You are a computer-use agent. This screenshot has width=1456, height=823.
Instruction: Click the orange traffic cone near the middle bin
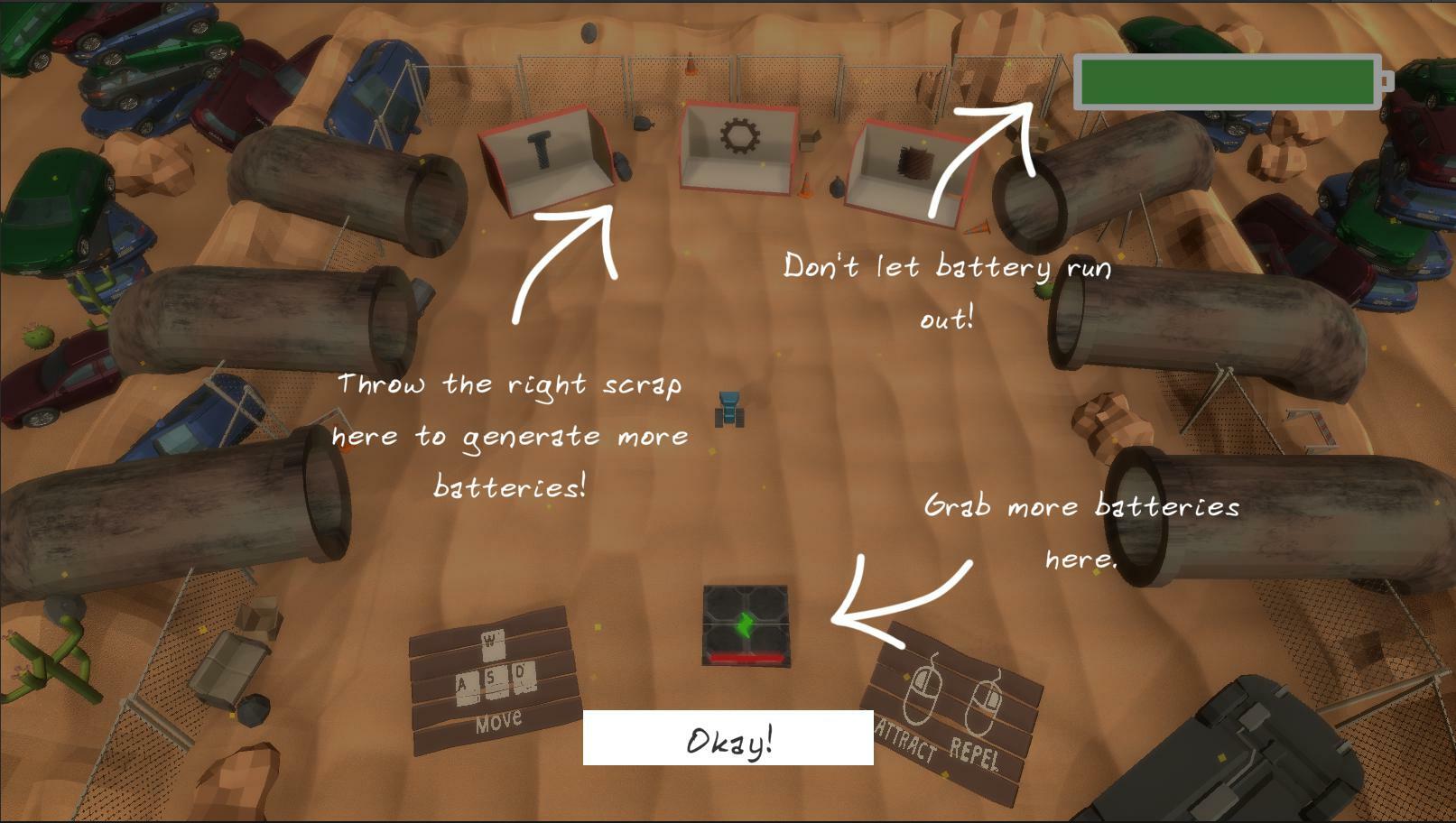tap(806, 183)
